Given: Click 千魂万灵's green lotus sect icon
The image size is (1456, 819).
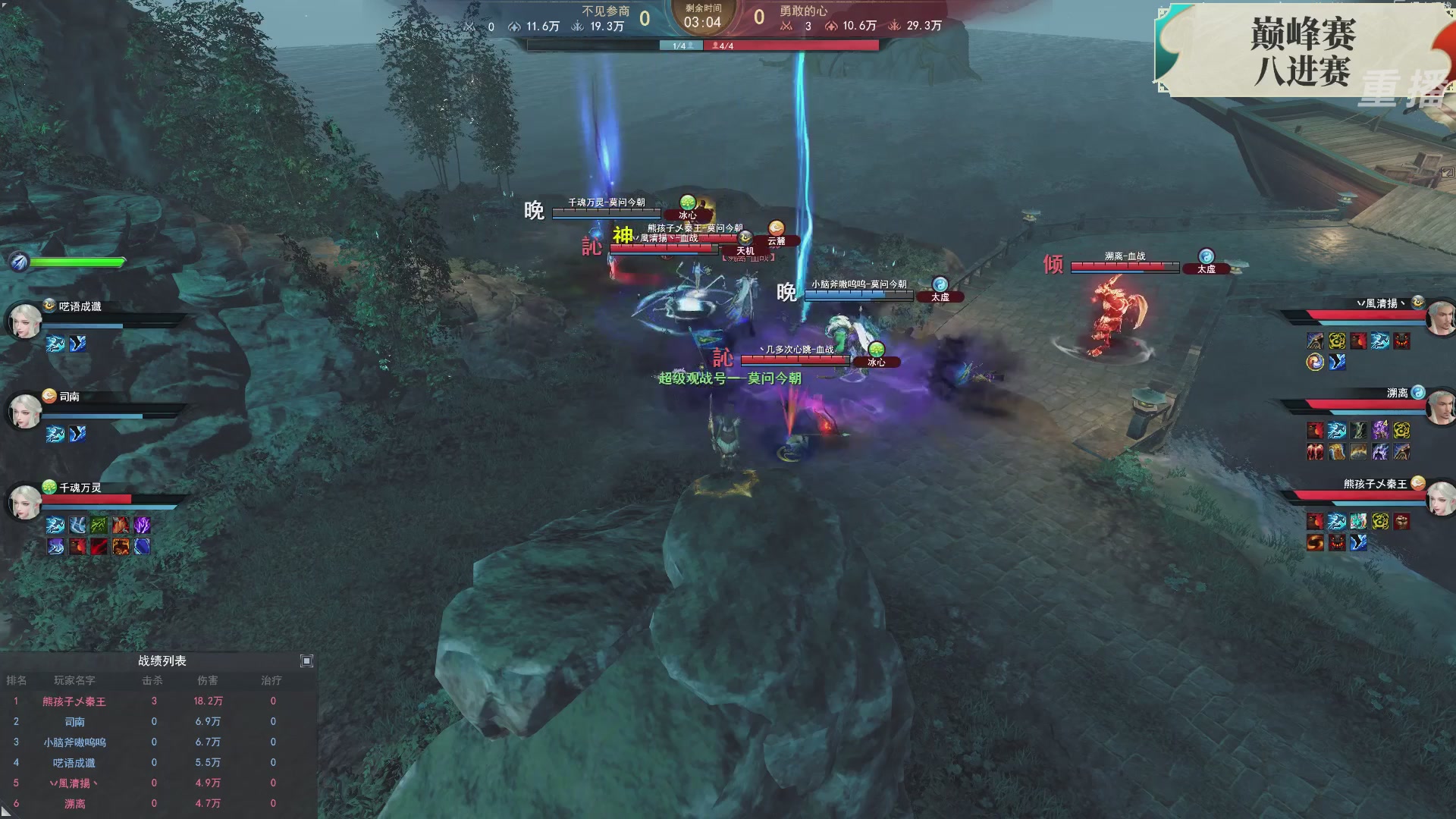Looking at the screenshot, I should (x=49, y=487).
